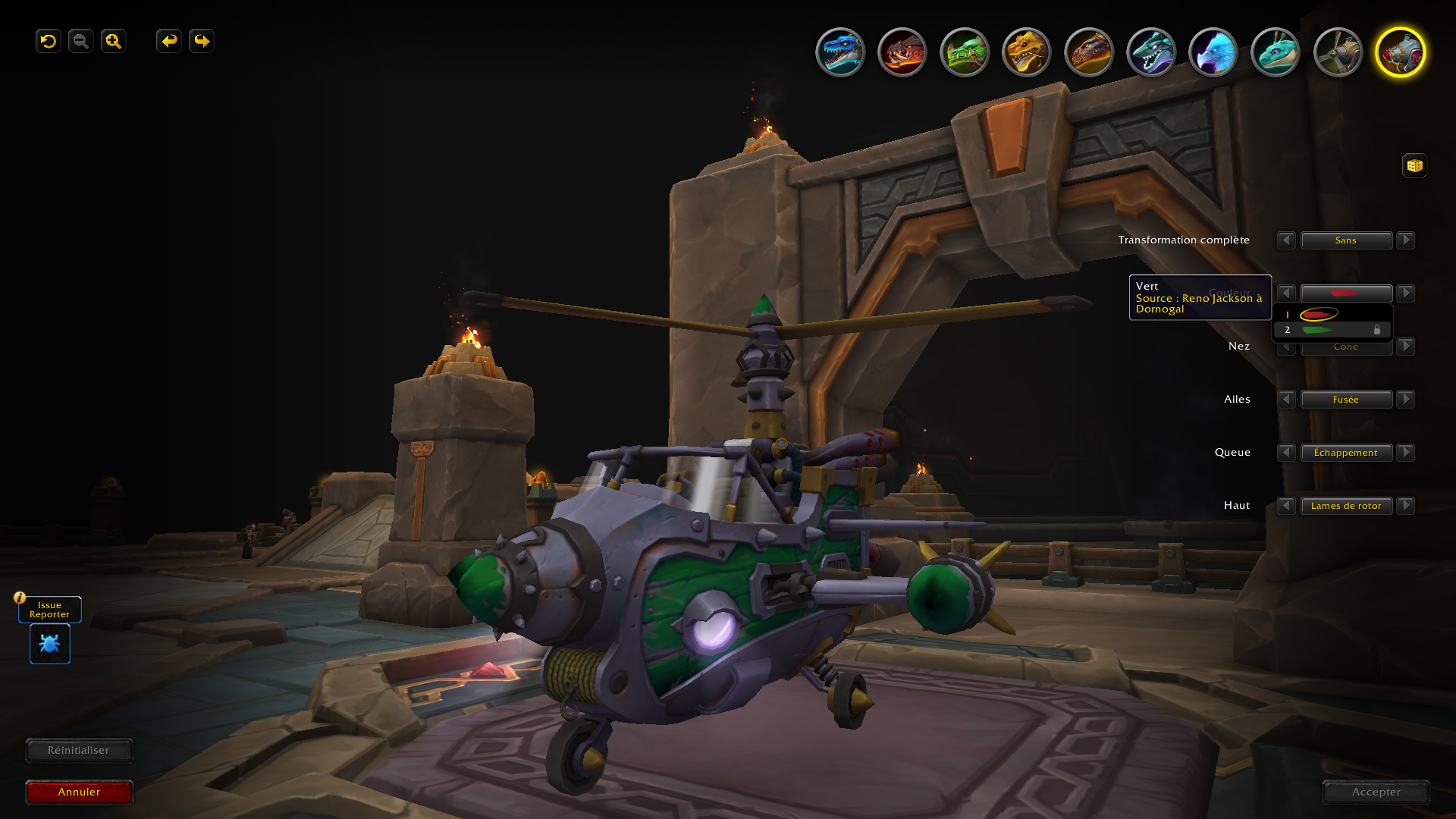Viewport: 1456px width, 819px height.
Task: Open the Issue Reporter bug icon
Action: click(x=50, y=644)
